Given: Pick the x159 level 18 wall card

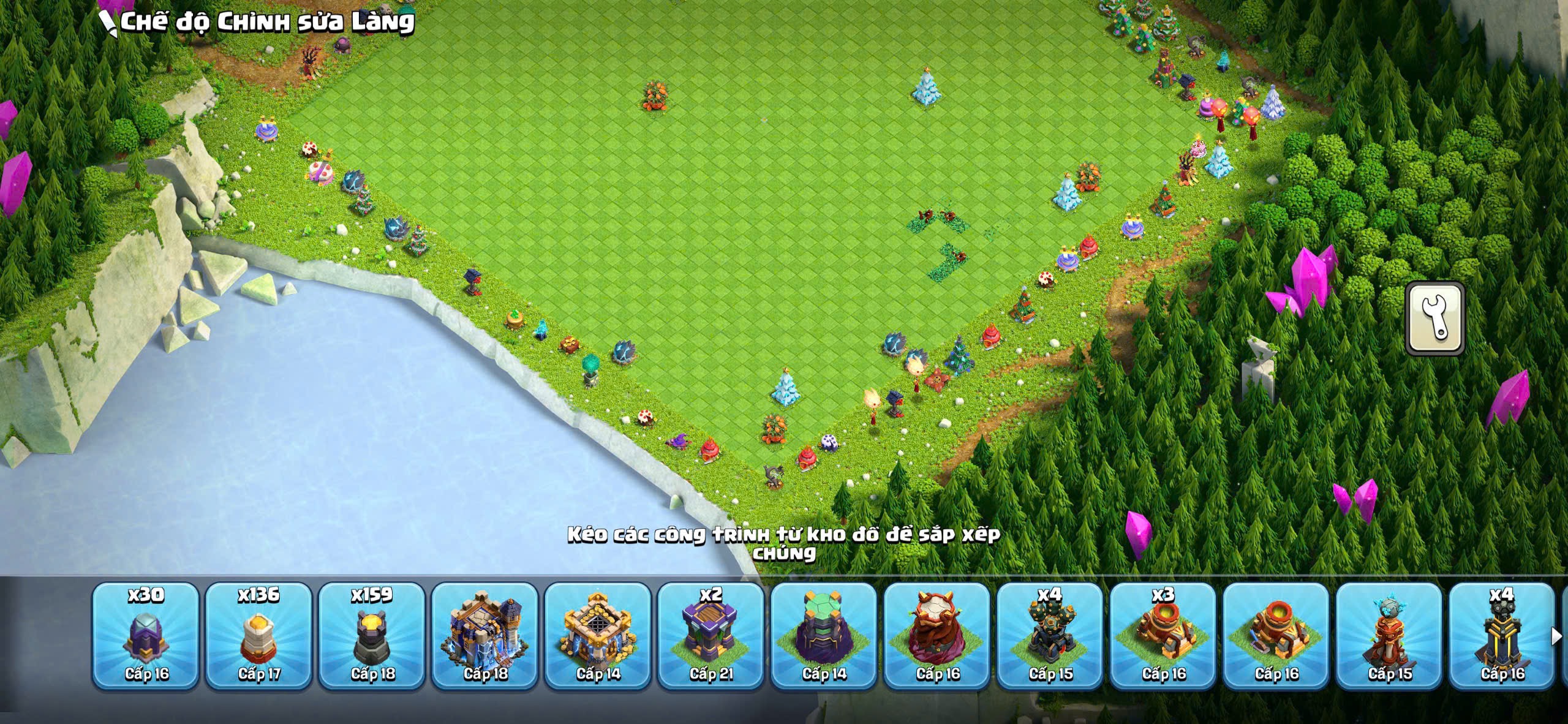Looking at the screenshot, I should (x=372, y=636).
